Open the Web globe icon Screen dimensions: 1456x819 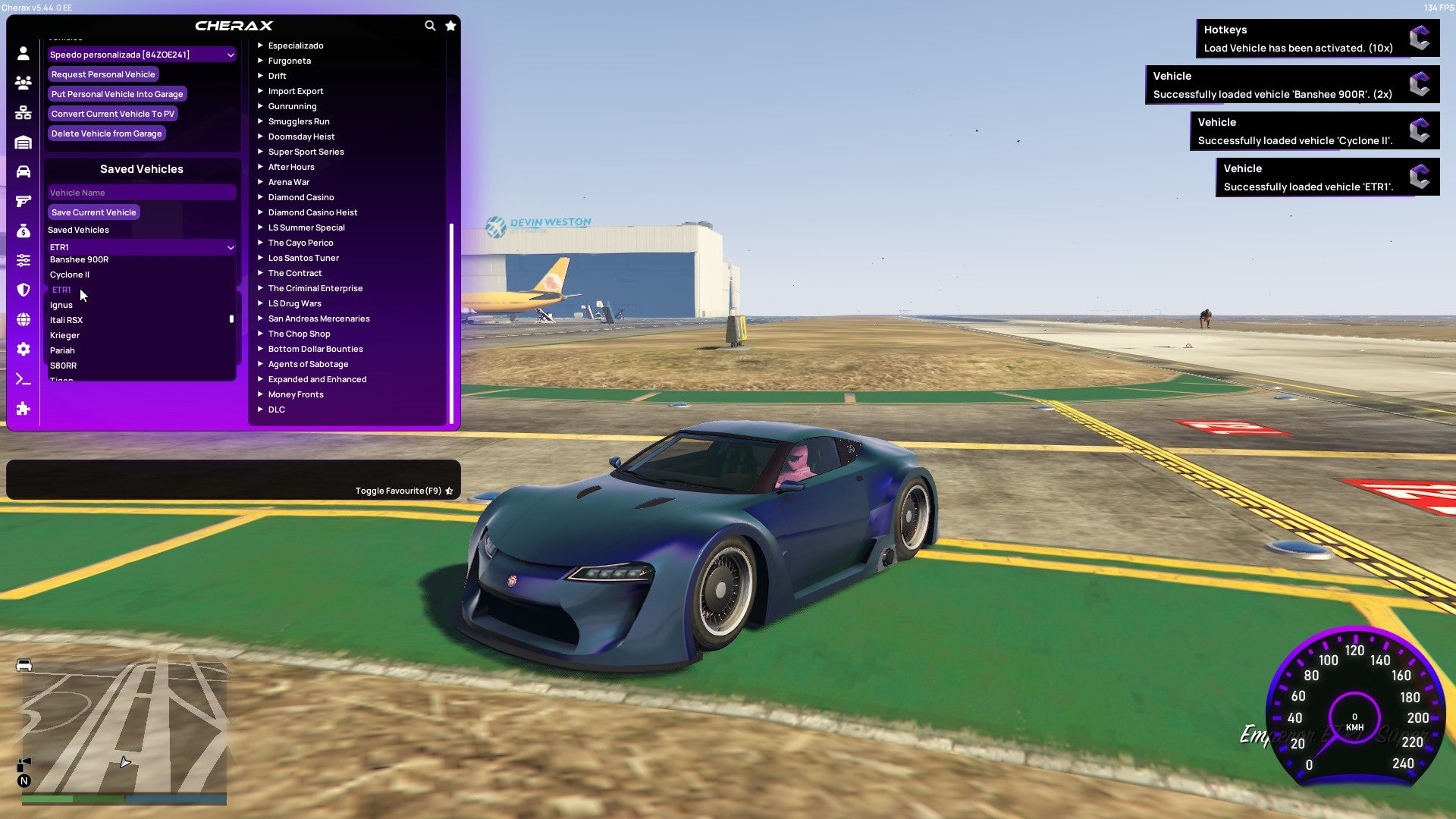(x=23, y=319)
